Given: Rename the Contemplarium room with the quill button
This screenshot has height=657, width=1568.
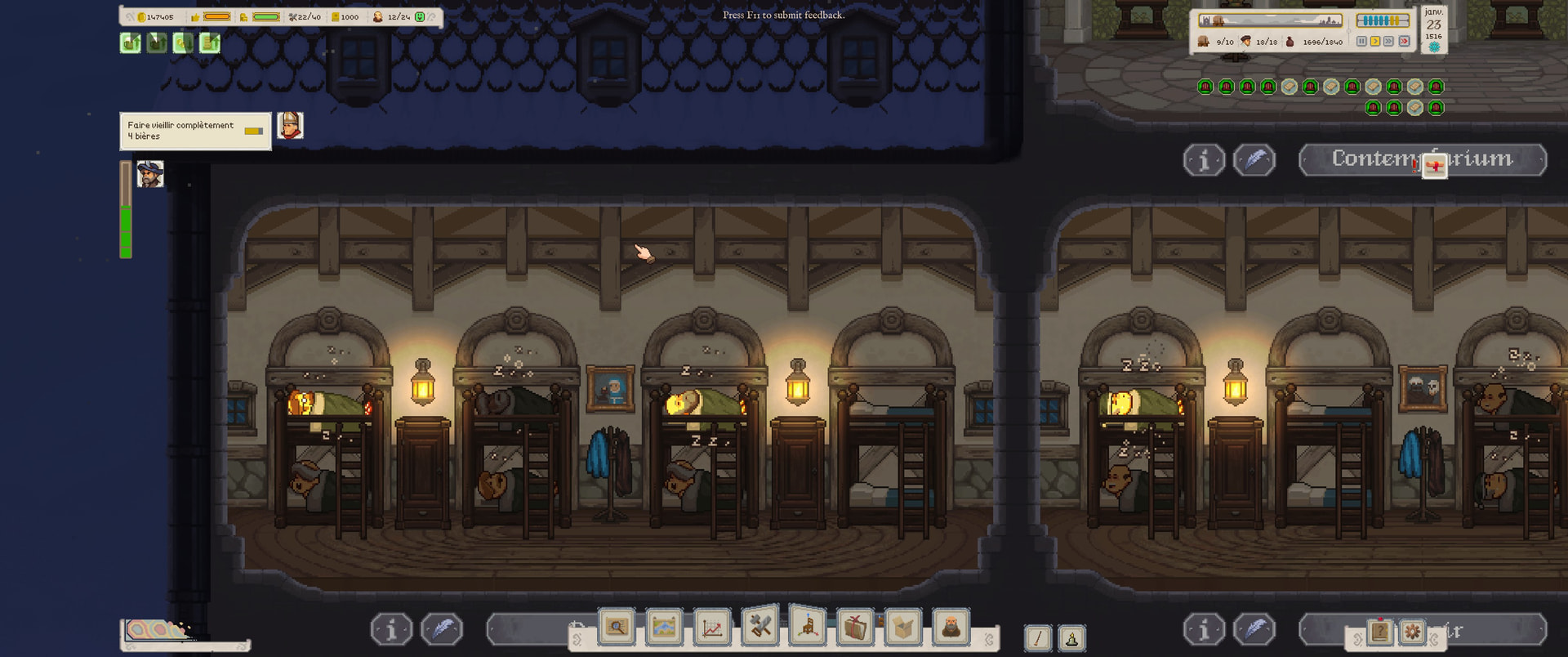Looking at the screenshot, I should (1254, 160).
